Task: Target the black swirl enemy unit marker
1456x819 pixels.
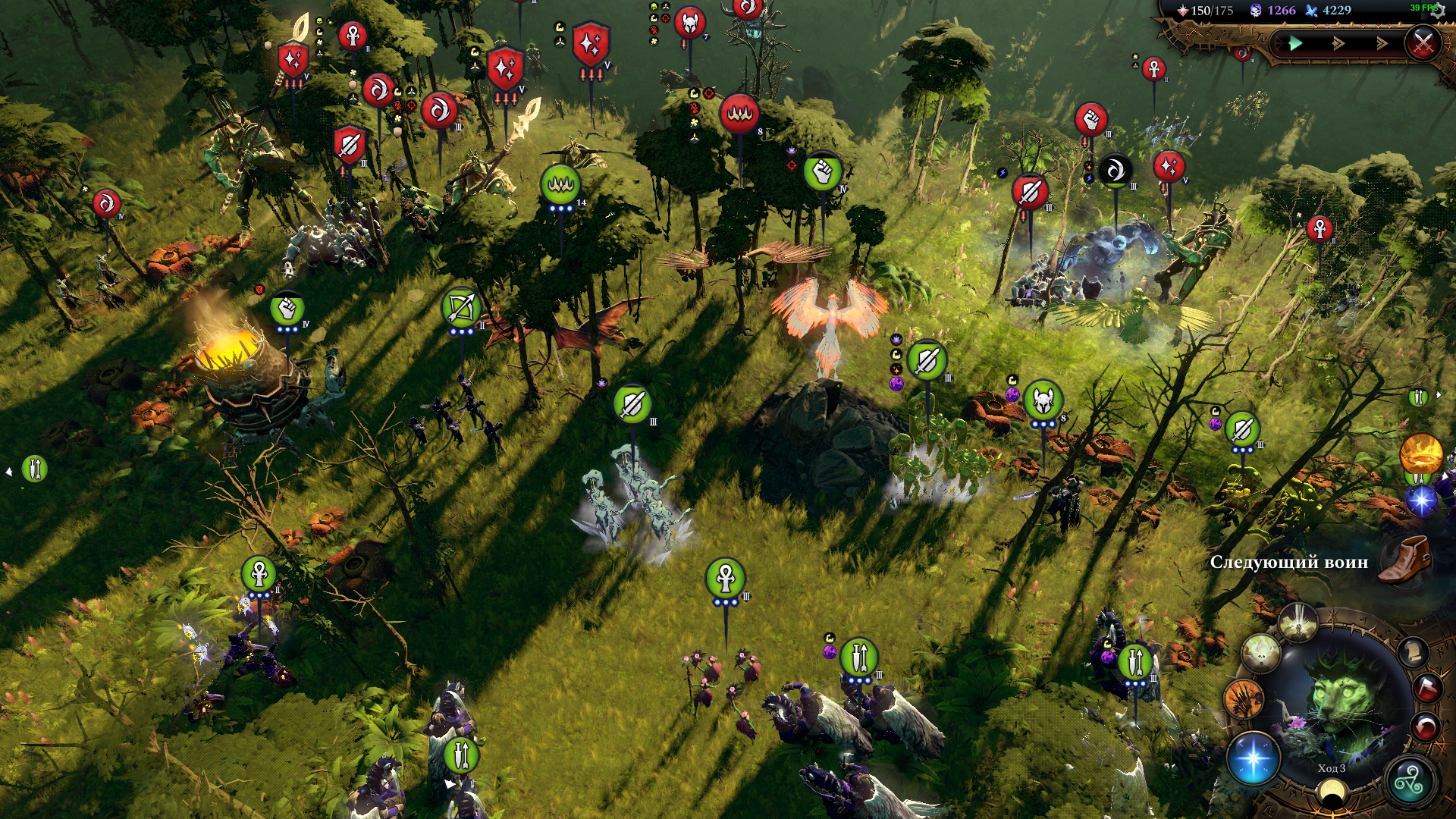Action: click(1115, 171)
